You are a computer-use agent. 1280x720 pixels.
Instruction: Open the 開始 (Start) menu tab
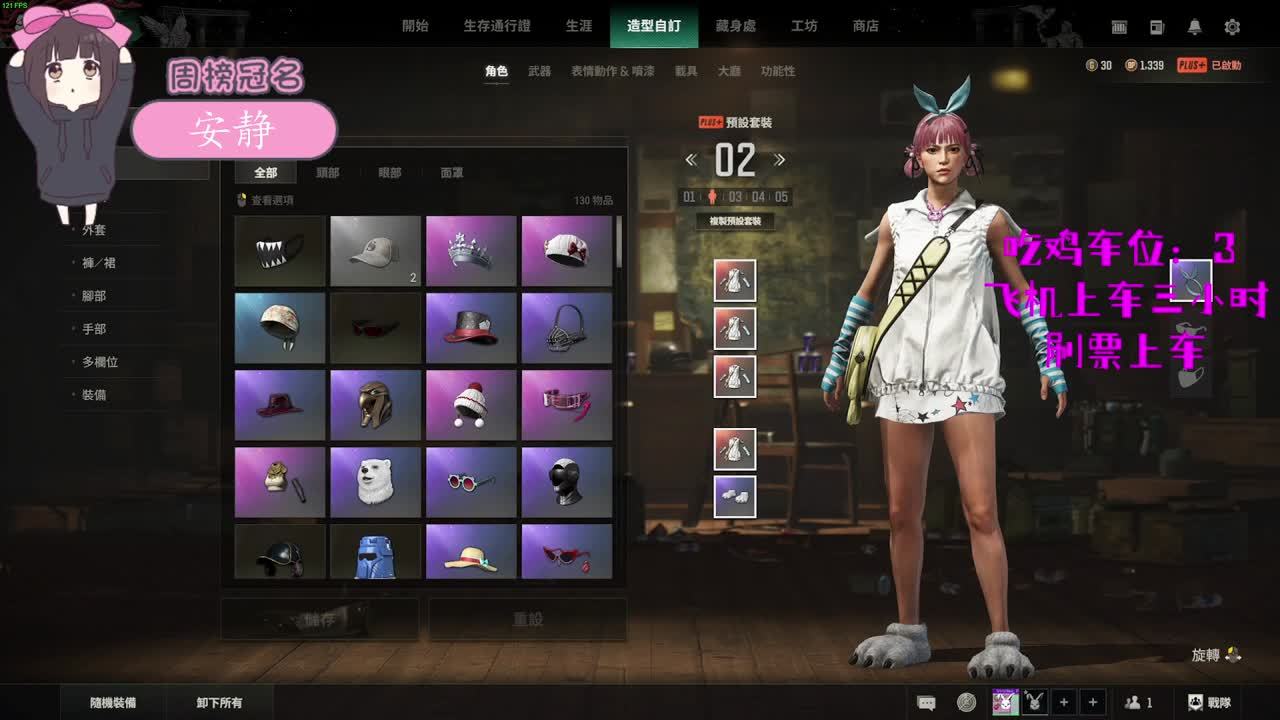415,26
